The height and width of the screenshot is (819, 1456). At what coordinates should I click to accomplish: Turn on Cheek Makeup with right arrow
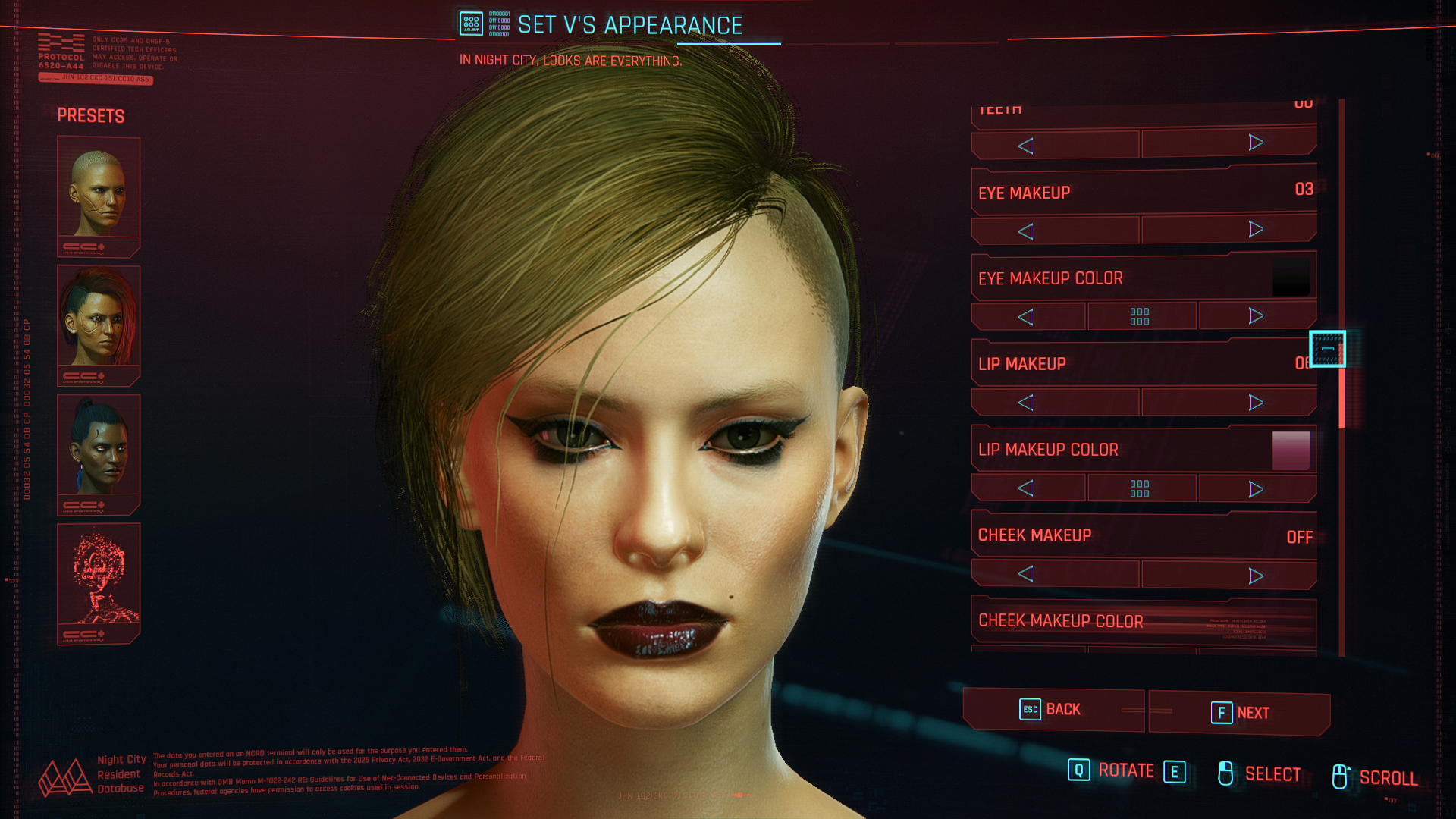tap(1256, 576)
